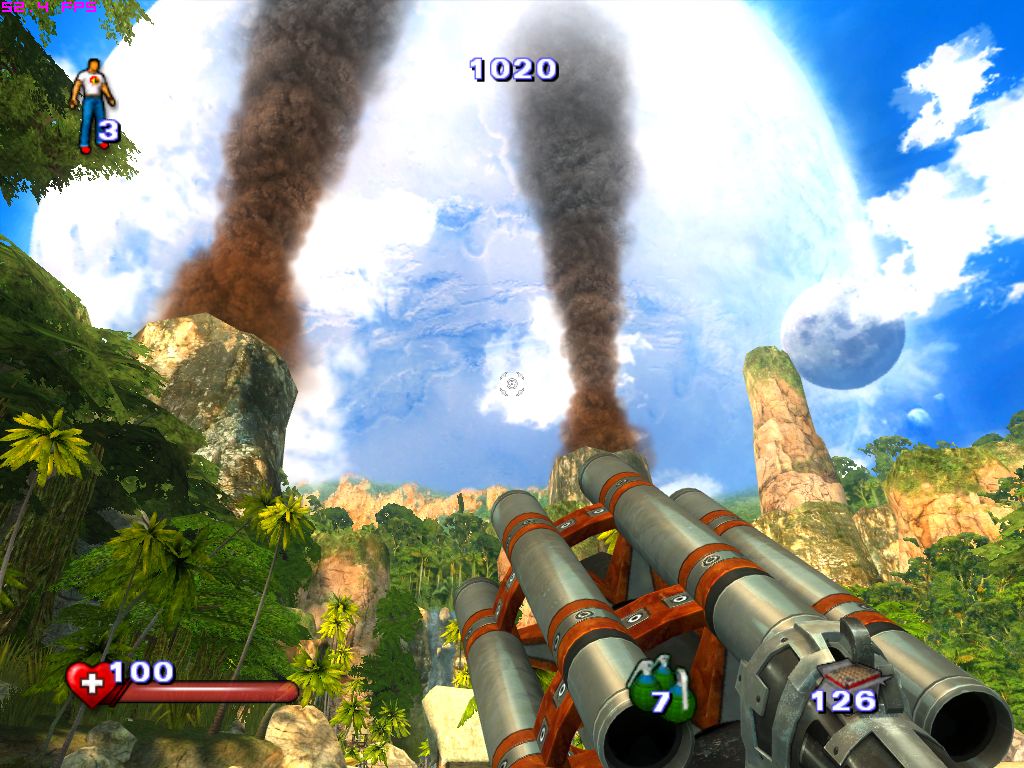
Task: Click the rocket ammo crate icon
Action: coord(838,674)
